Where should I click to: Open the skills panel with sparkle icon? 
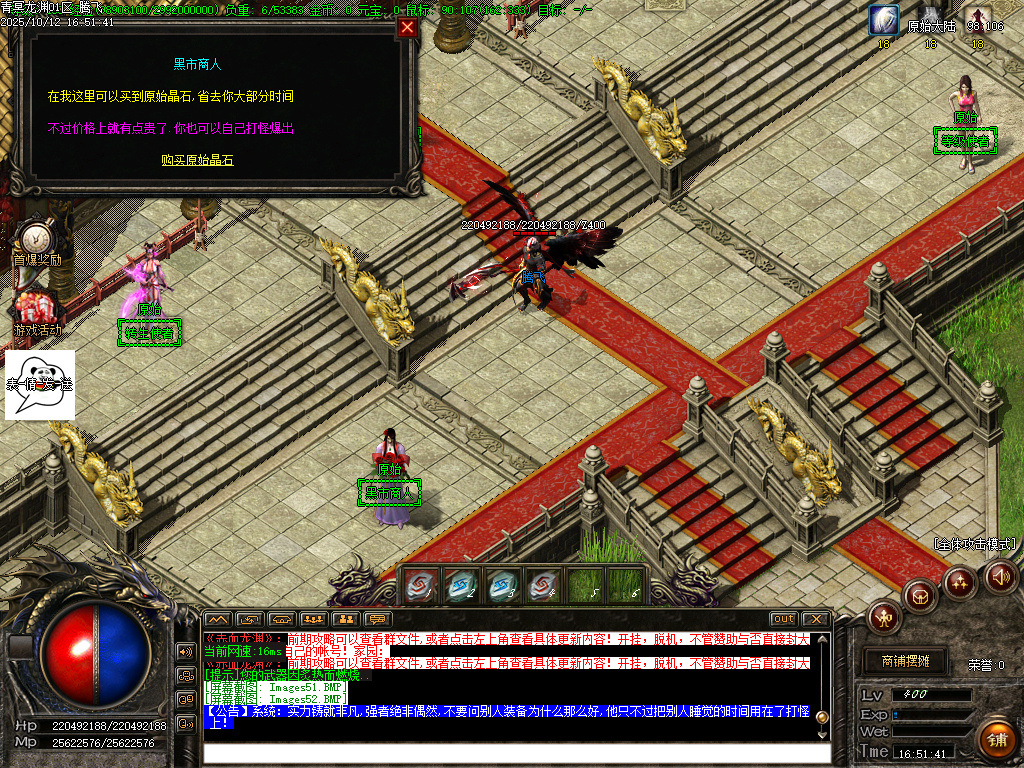point(960,581)
